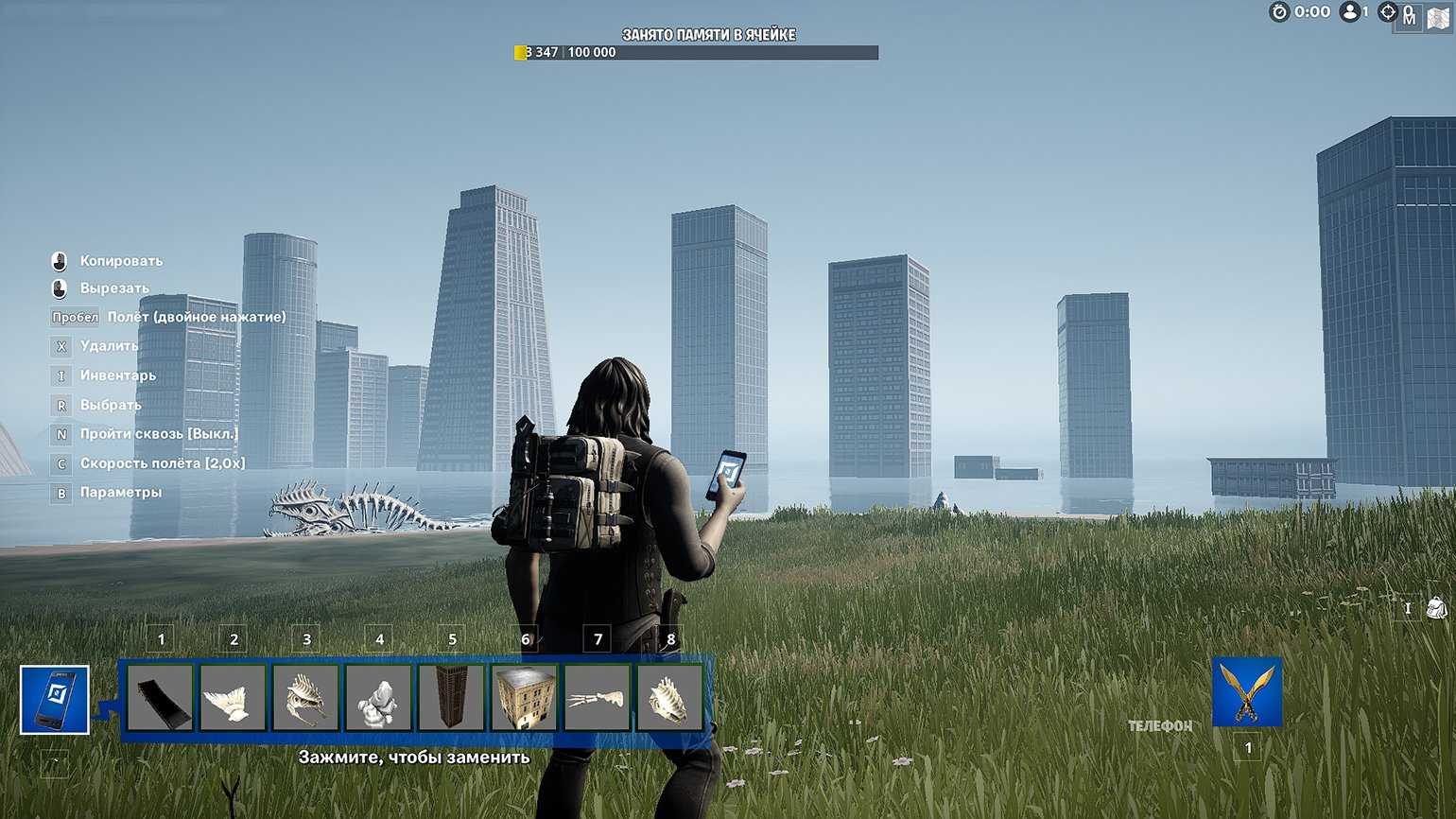Choose the tan apartment building slot
This screenshot has height=819, width=1456.
(x=525, y=698)
